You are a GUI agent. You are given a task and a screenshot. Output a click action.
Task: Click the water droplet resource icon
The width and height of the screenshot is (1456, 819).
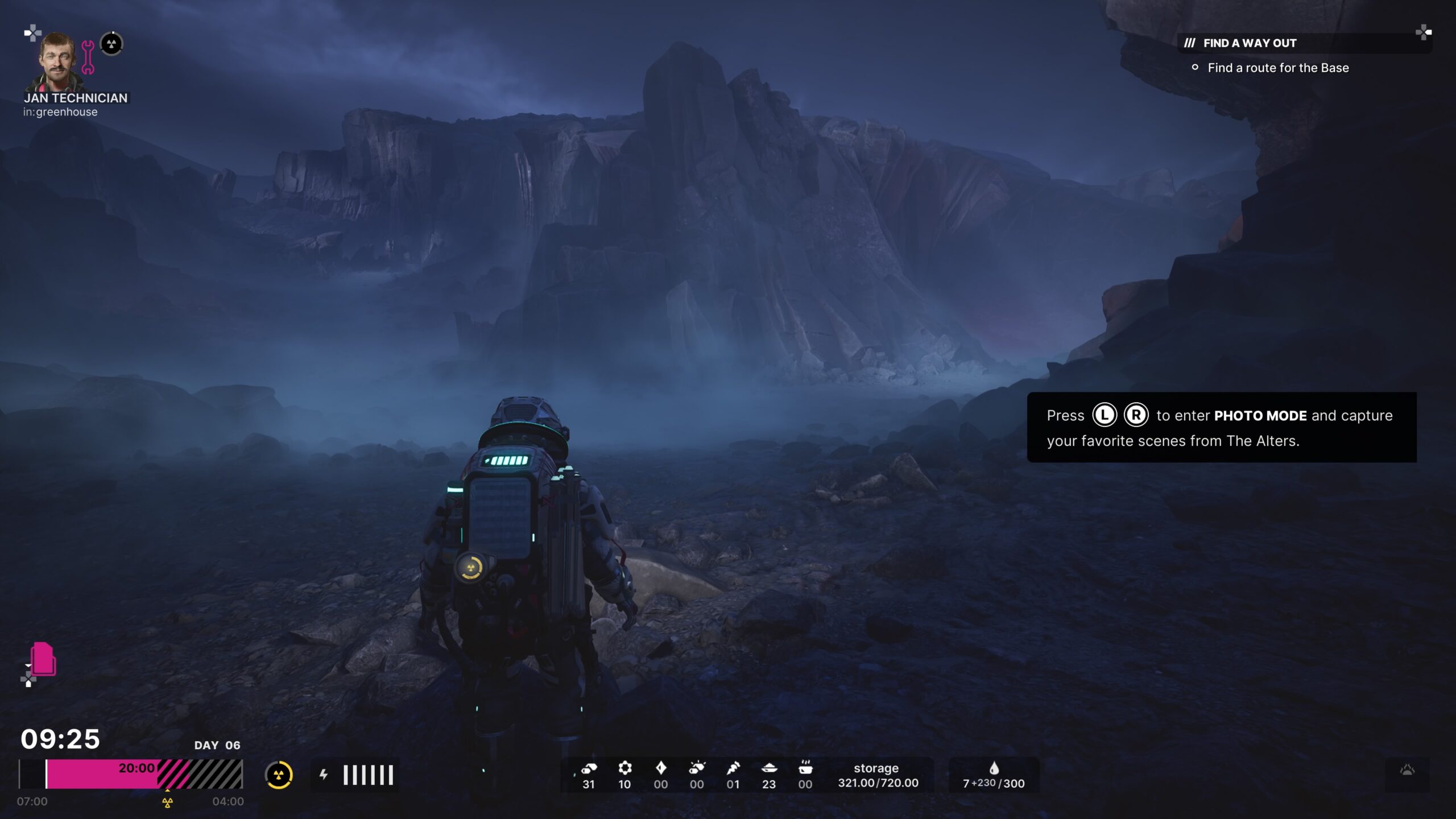pos(994,768)
